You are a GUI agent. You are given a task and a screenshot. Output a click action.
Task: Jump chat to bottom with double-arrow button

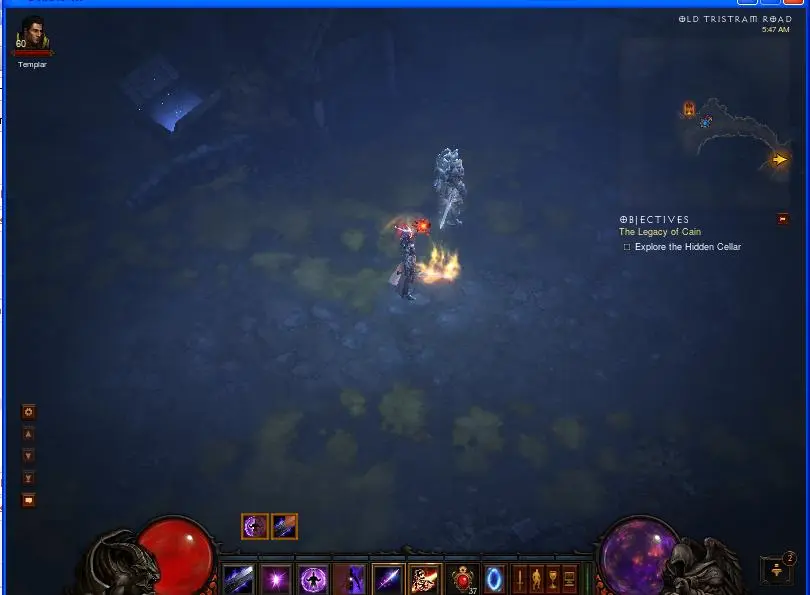click(x=29, y=479)
